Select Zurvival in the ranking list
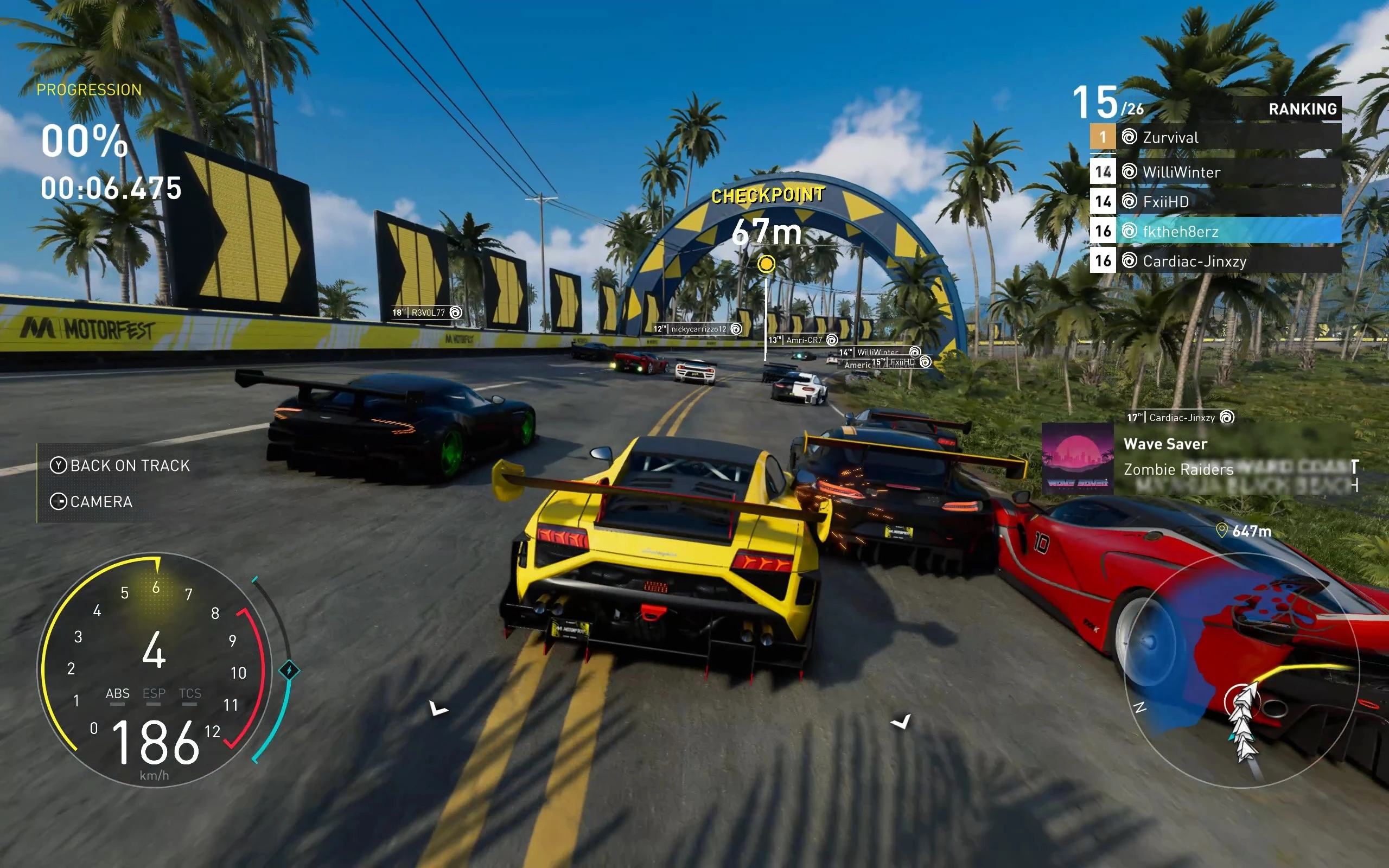Viewport: 1389px width, 868px height. point(1214,137)
